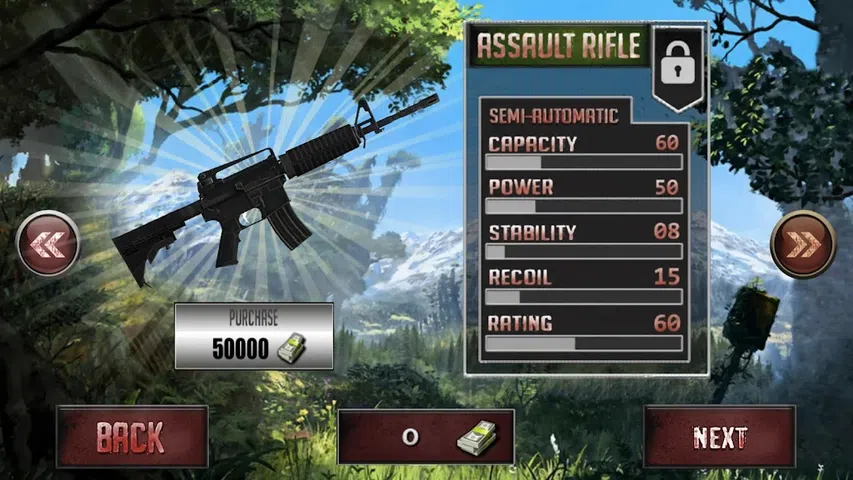Purchase the assault rifle for 50000
The image size is (853, 480).
coord(254,337)
